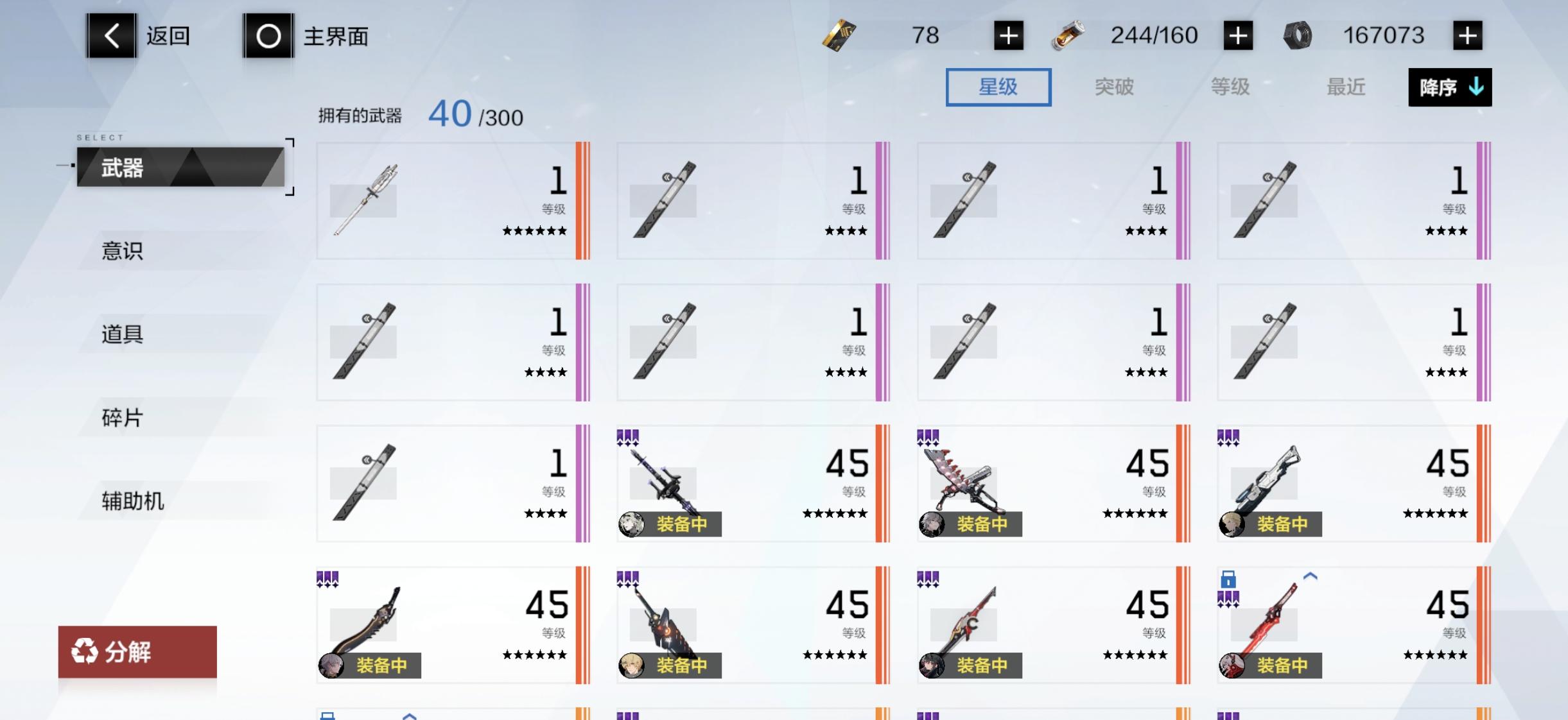Switch 降序 descending sort order
Screen dimensions: 1568x720
click(x=1449, y=87)
